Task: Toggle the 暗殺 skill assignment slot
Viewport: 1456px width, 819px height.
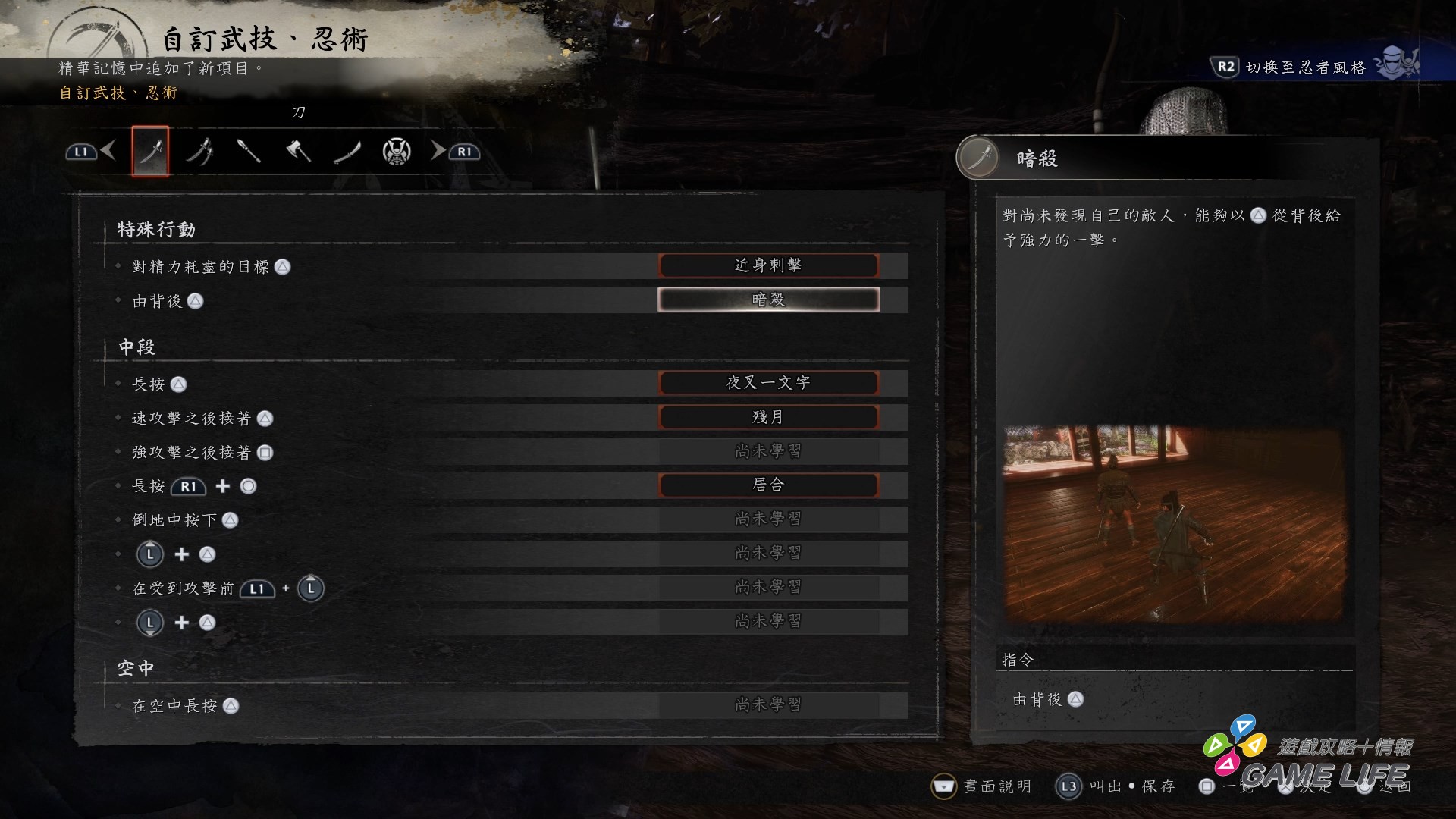Action: (x=769, y=300)
